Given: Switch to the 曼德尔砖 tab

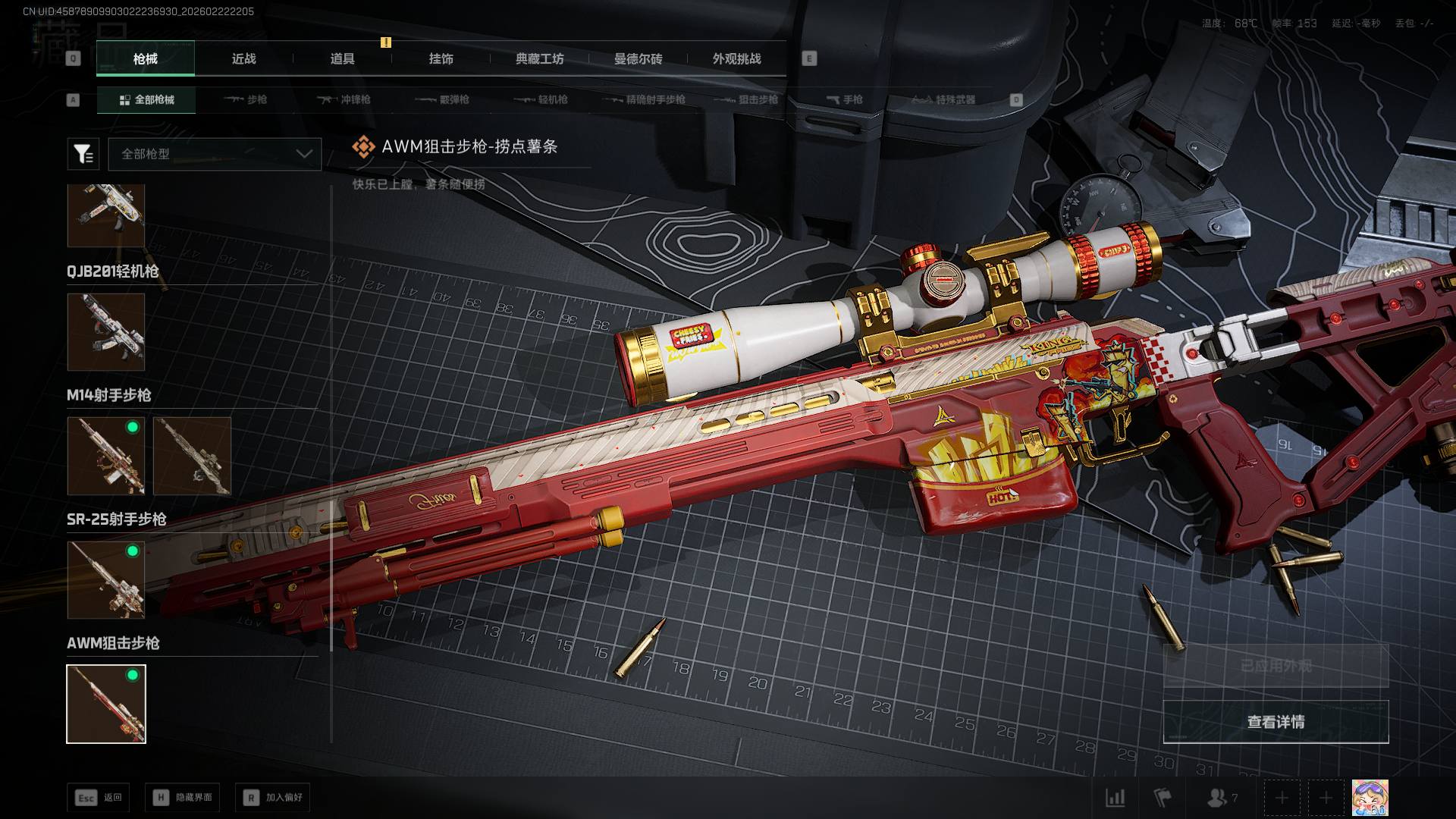Looking at the screenshot, I should click(x=638, y=59).
